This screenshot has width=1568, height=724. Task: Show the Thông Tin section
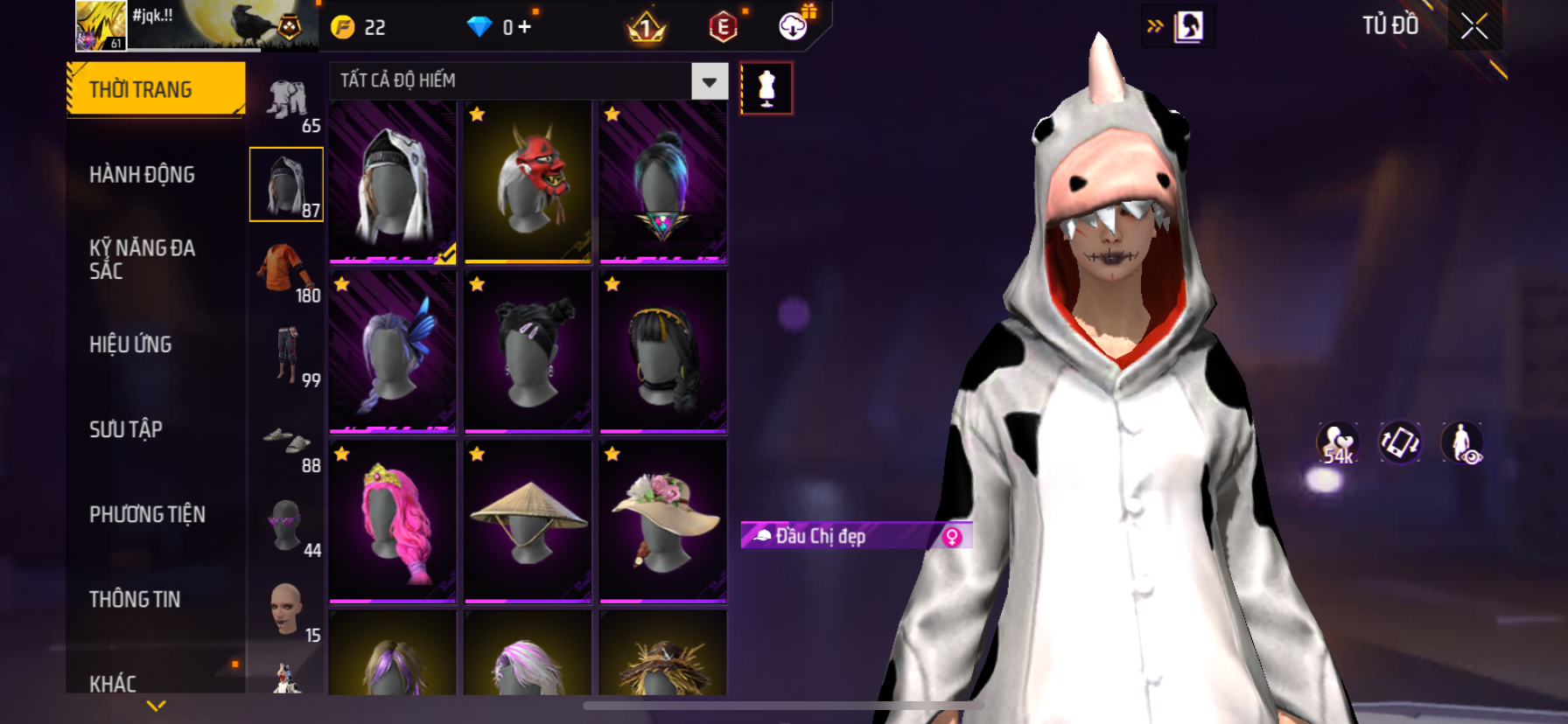135,599
